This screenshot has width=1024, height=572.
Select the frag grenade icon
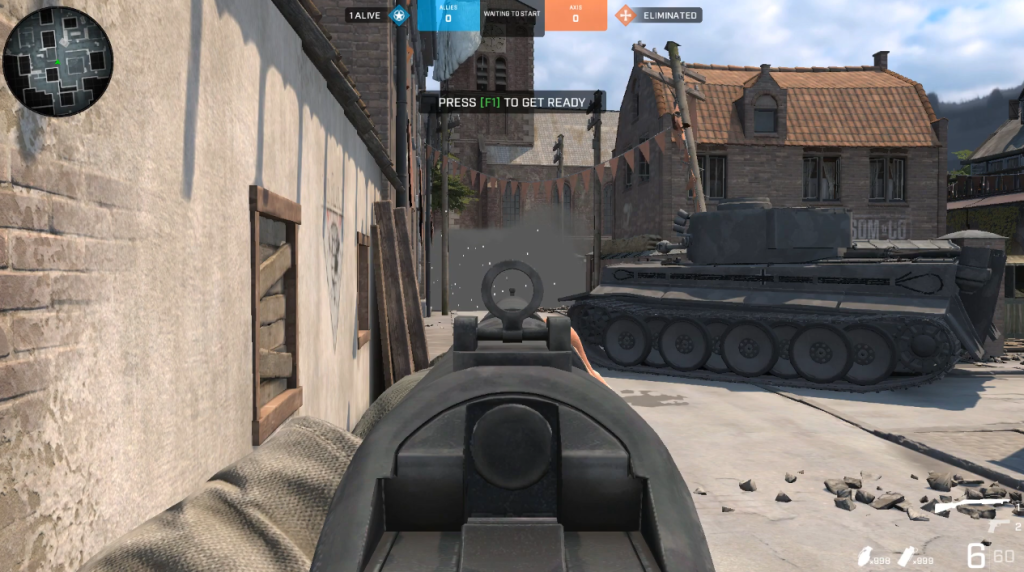tap(864, 557)
